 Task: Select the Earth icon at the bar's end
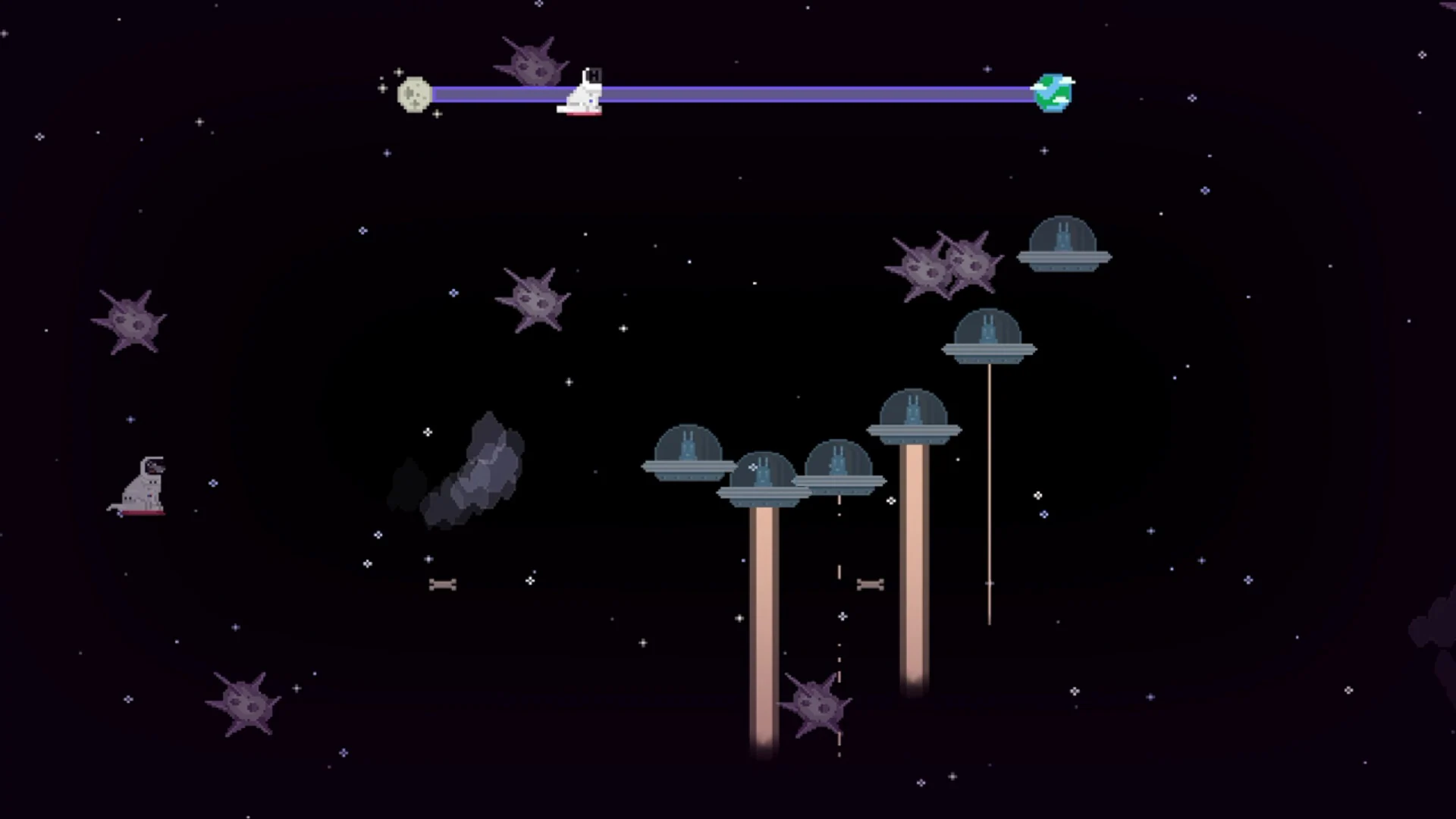(x=1054, y=93)
